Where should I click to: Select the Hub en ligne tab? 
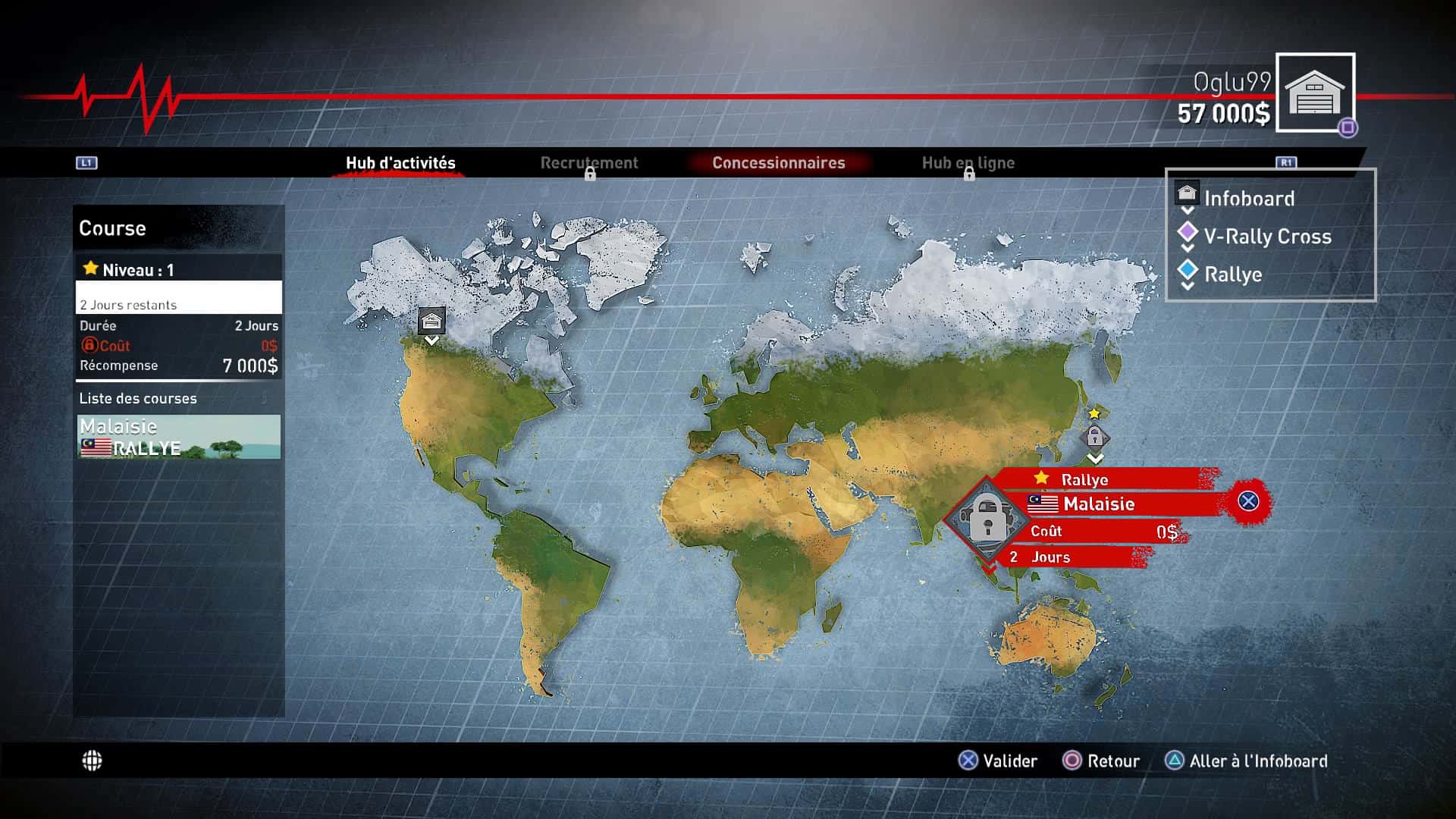968,163
